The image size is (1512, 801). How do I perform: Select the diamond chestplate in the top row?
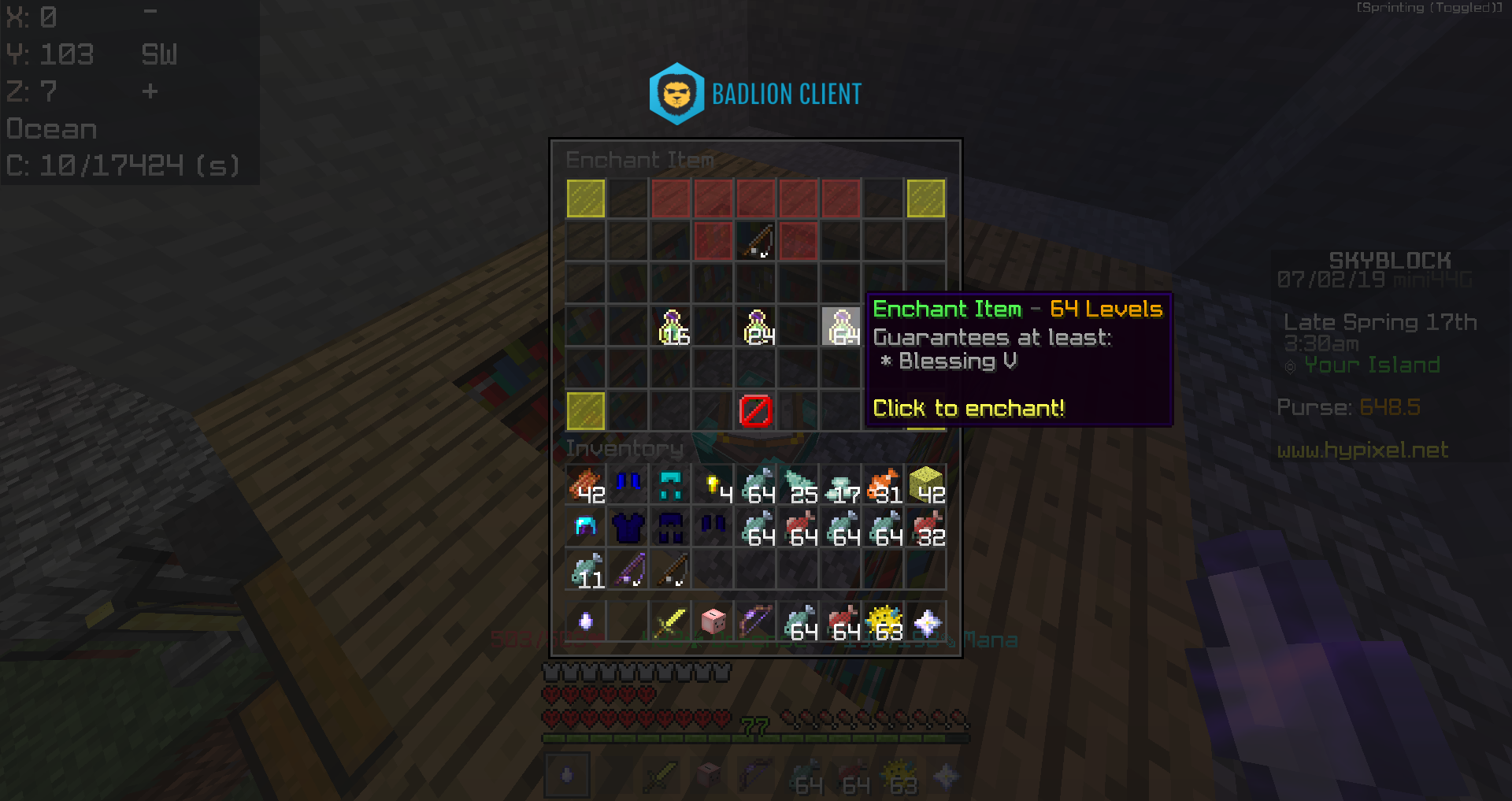pyautogui.click(x=669, y=484)
